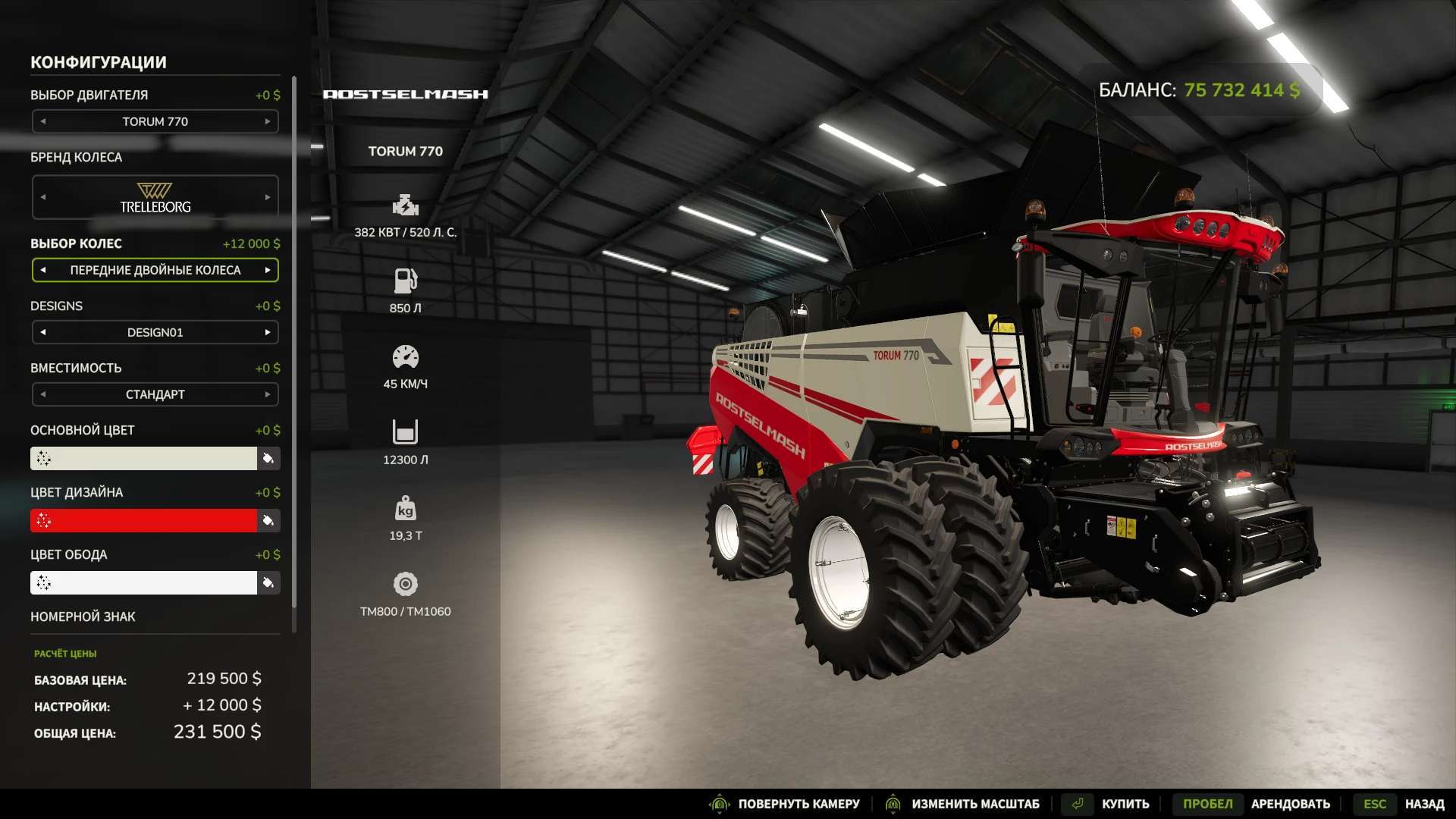Switch to next wheel brand after Trelleborg

pos(268,197)
